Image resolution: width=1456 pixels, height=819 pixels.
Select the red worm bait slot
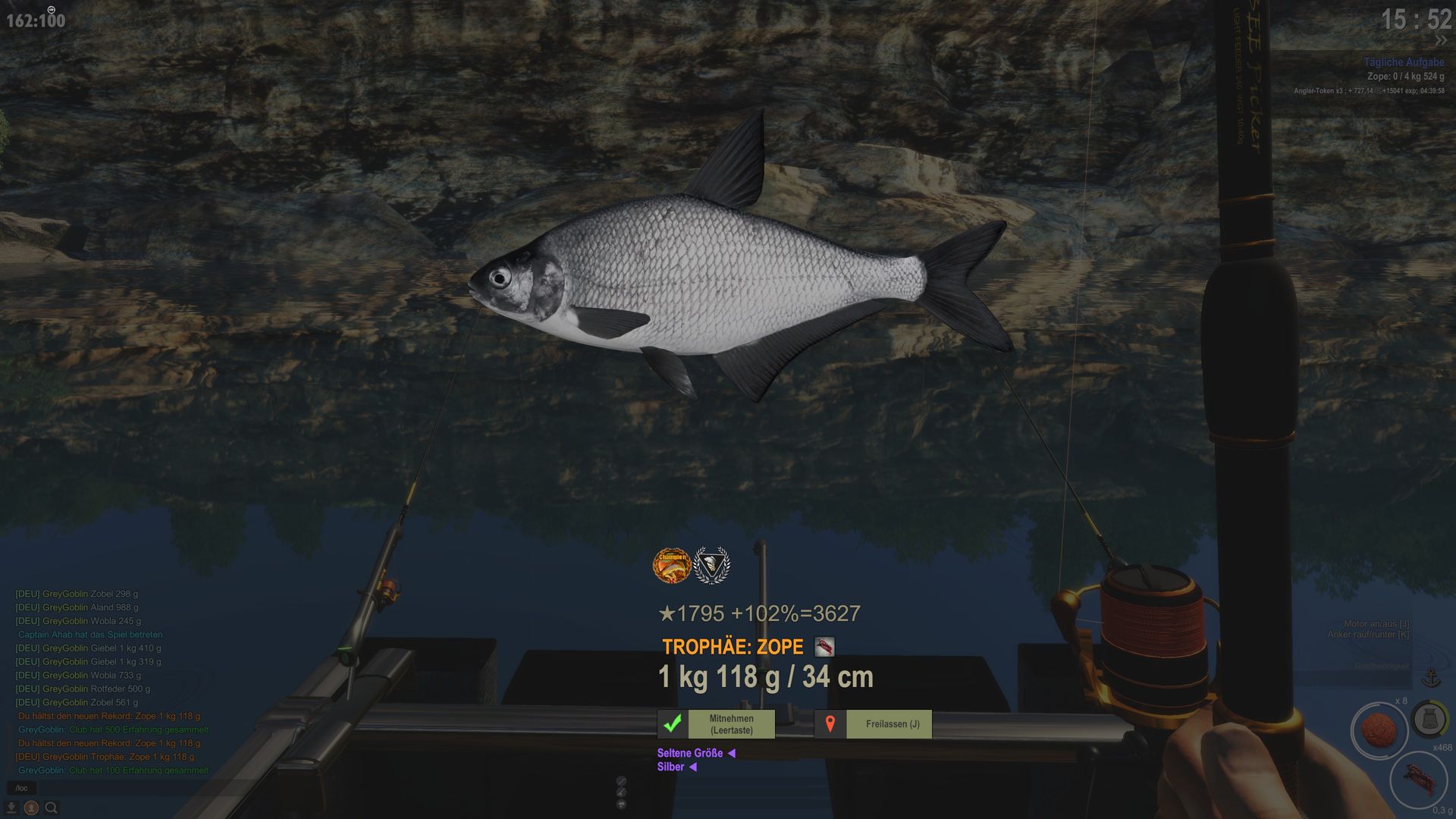click(1417, 780)
